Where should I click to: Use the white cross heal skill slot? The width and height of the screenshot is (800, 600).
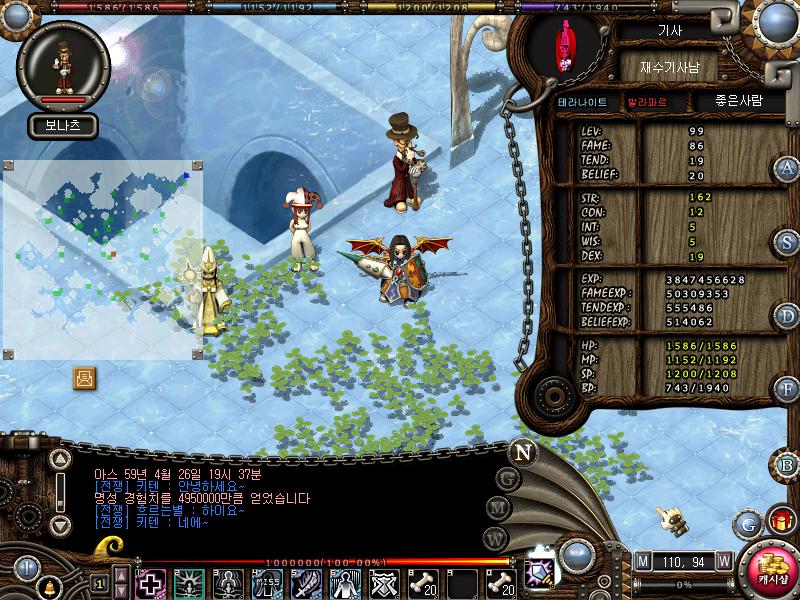pos(150,583)
